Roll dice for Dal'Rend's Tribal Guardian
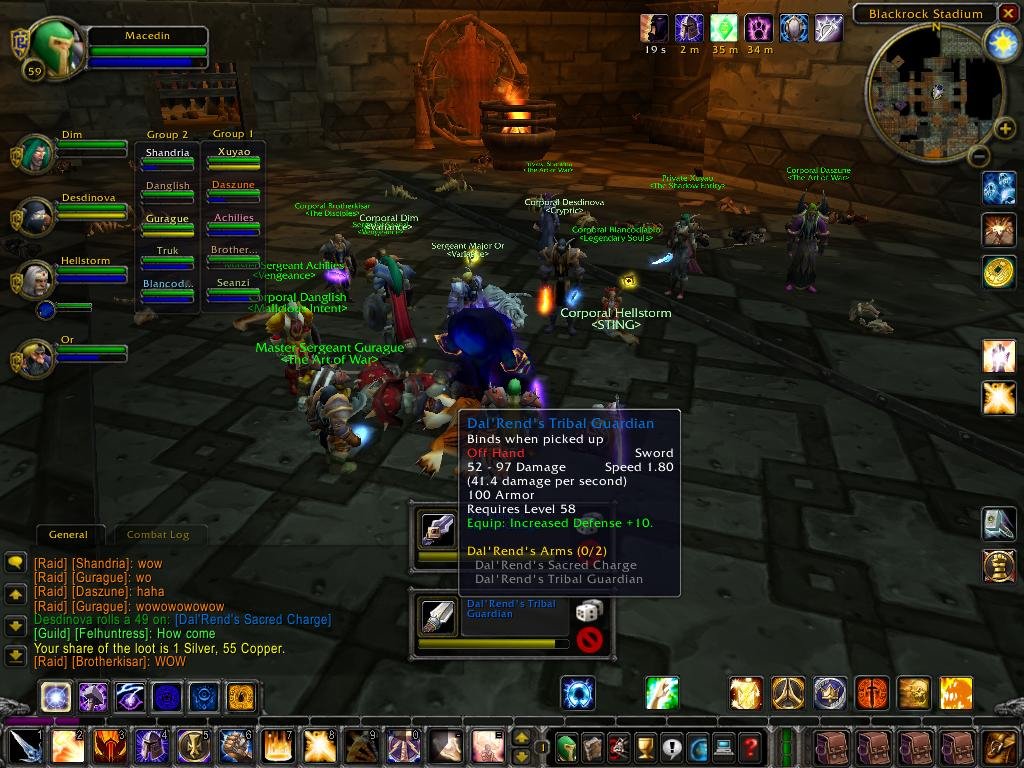 [x=589, y=611]
